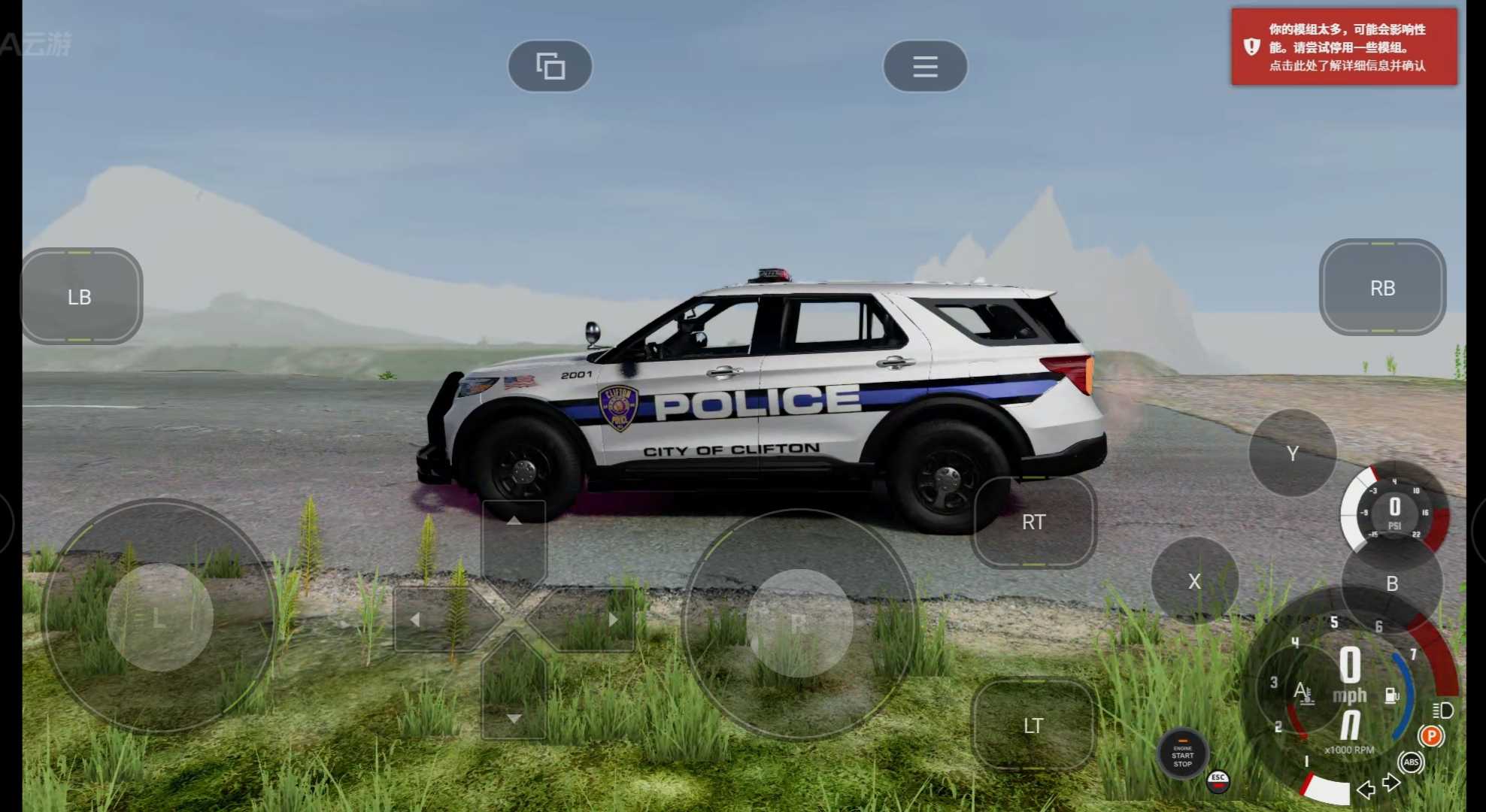Viewport: 1486px width, 812px height.
Task: Open the red mod-count warning notification
Action: pyautogui.click(x=1344, y=47)
